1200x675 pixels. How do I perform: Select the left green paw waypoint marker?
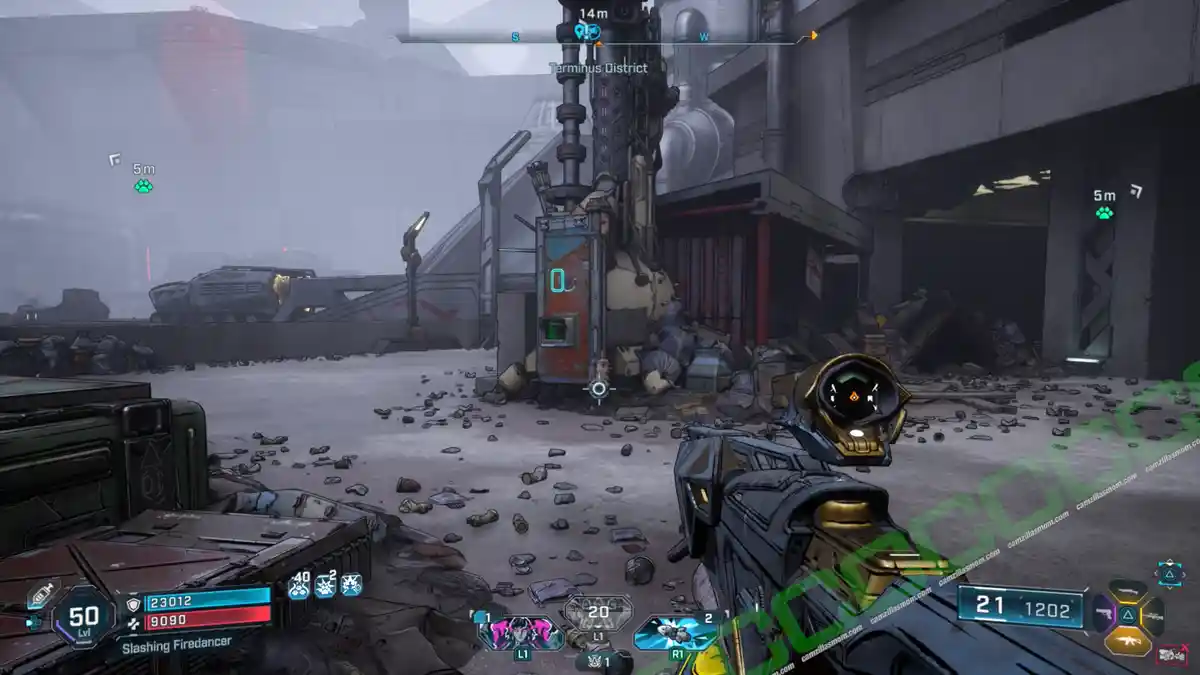[143, 186]
